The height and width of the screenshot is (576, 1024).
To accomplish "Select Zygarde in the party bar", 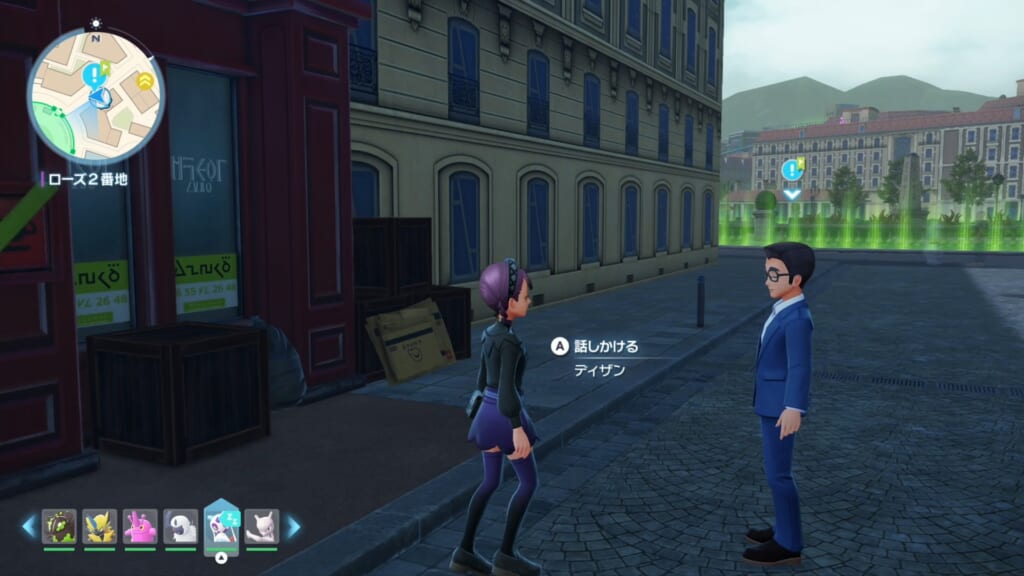I will coord(59,526).
